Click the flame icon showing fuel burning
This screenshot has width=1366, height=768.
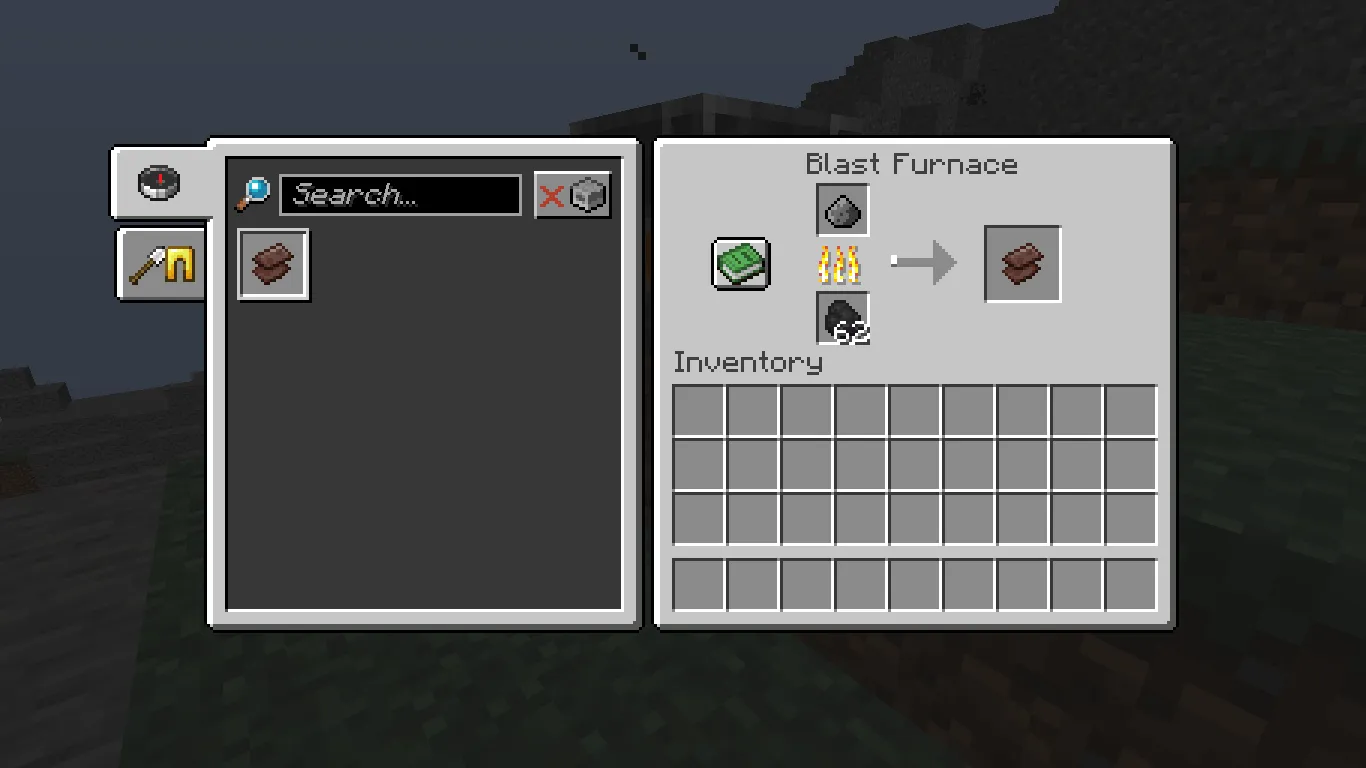pyautogui.click(x=841, y=265)
